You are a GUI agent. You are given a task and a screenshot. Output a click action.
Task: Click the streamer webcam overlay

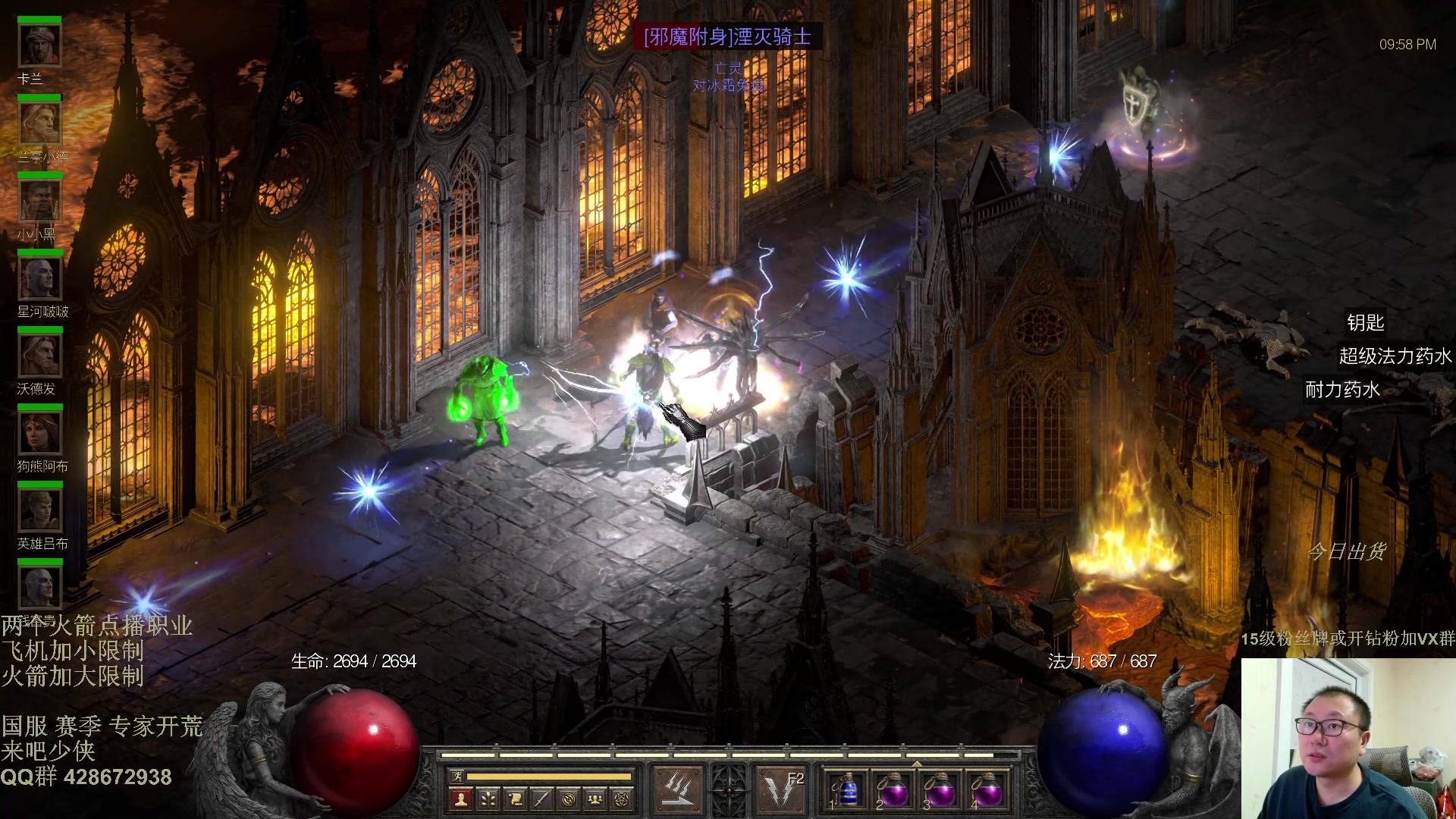click(1348, 738)
